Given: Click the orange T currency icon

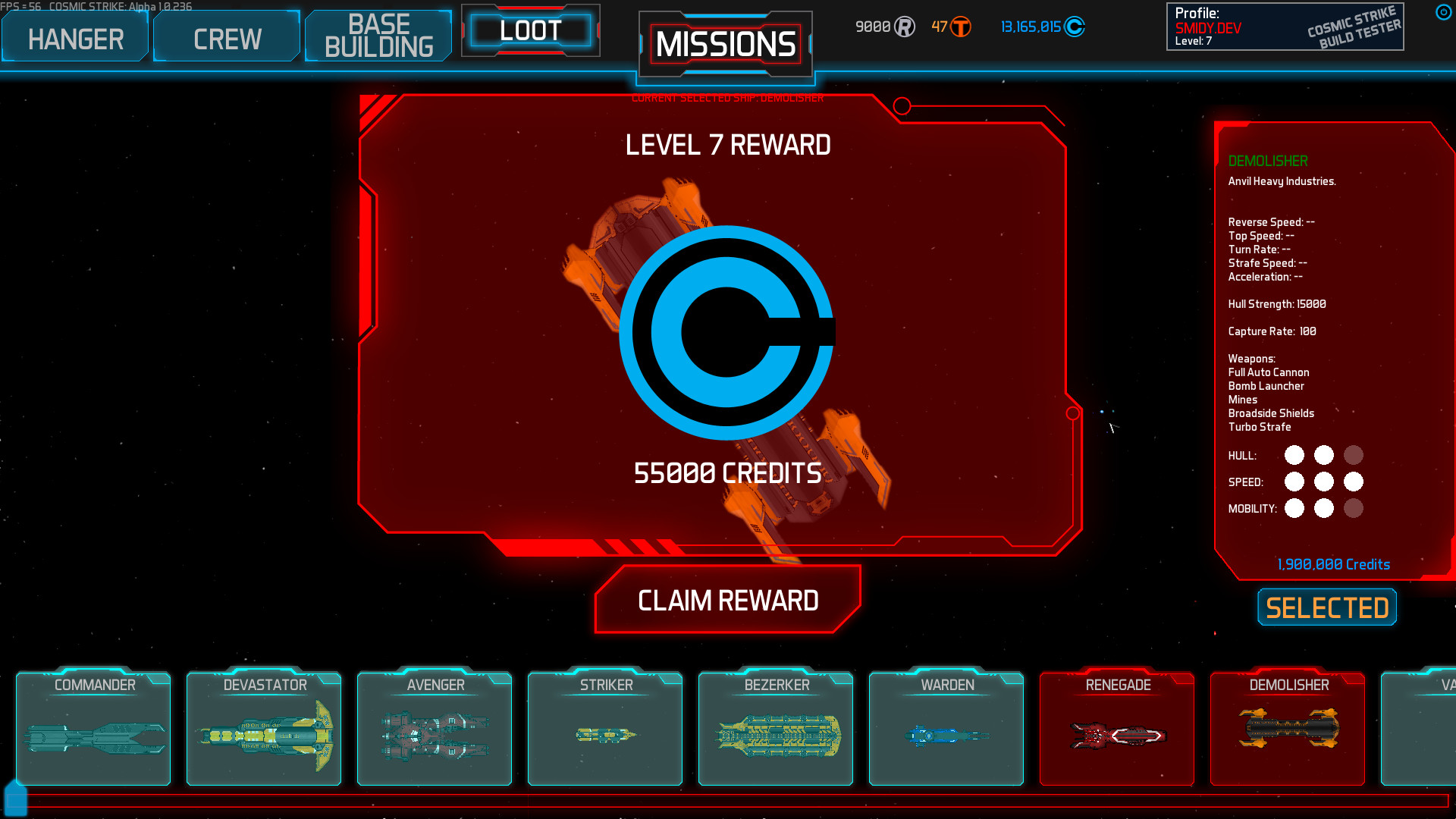Looking at the screenshot, I should point(960,25).
